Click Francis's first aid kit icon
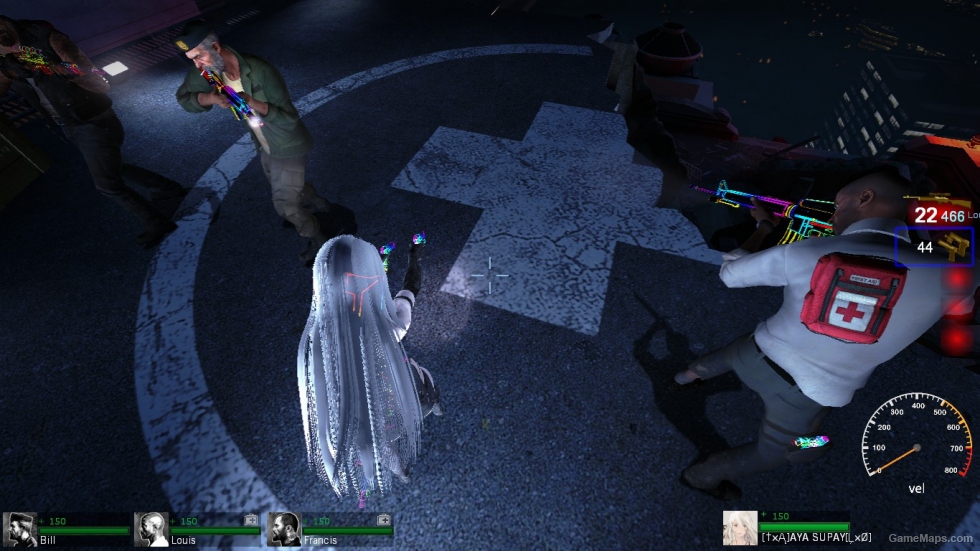Viewport: 980px width, 551px height. [383, 520]
